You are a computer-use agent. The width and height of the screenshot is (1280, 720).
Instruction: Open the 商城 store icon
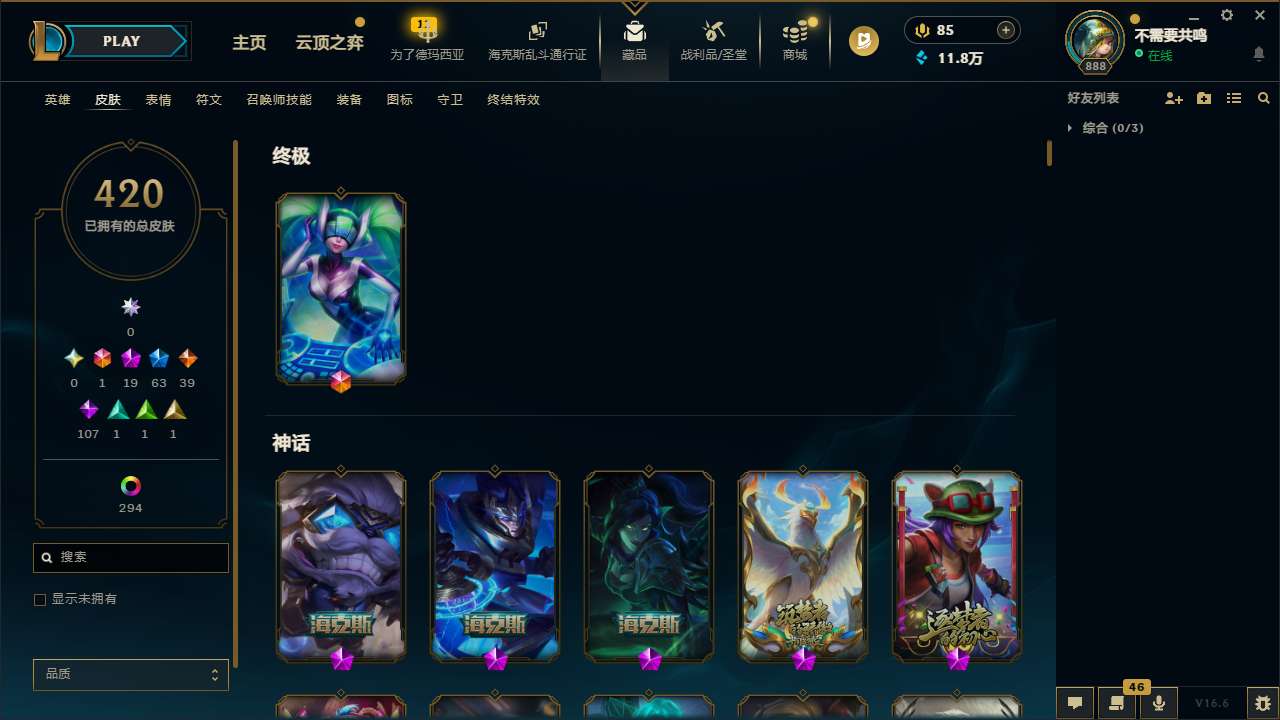(794, 35)
